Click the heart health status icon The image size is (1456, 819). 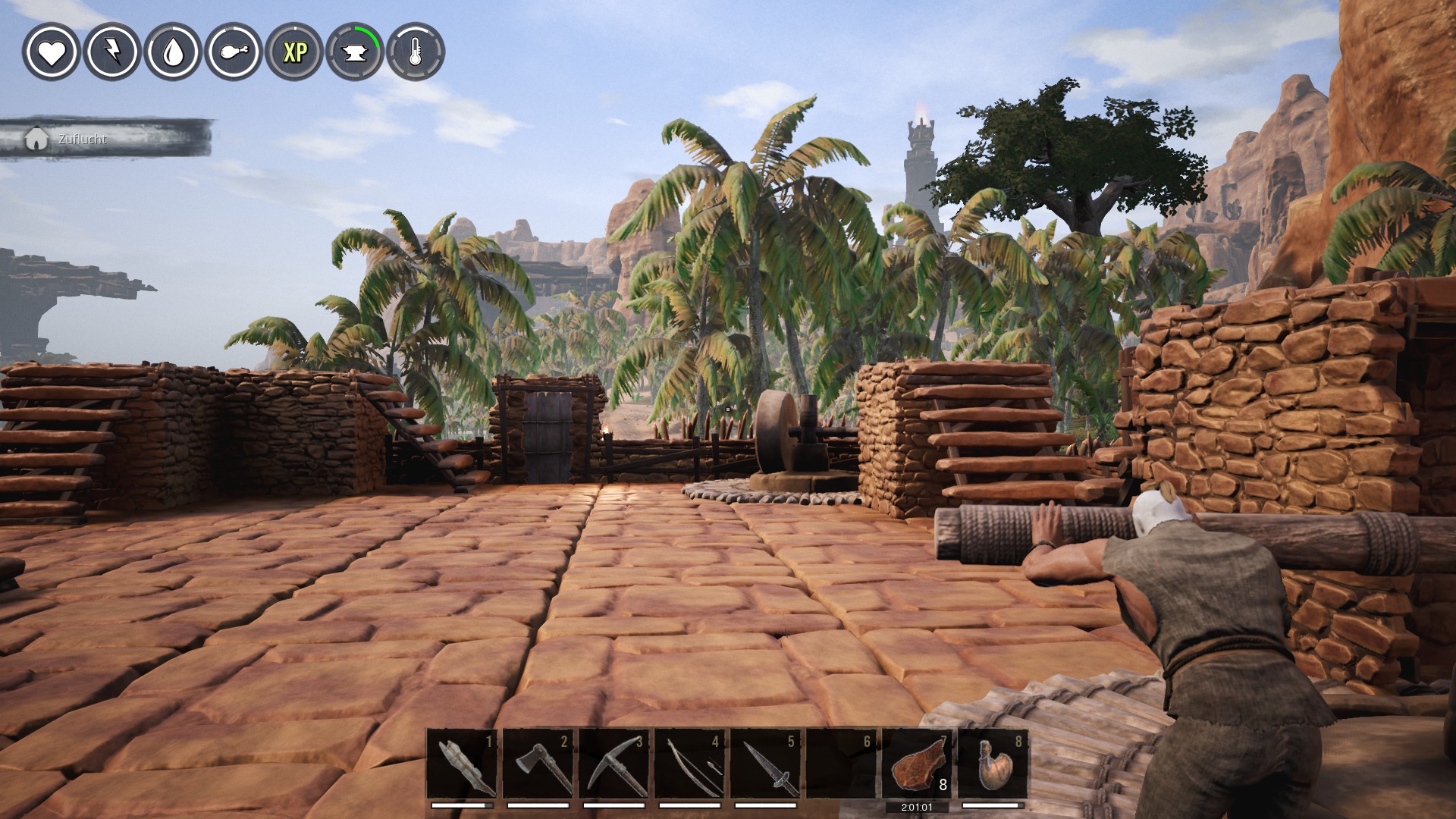click(x=51, y=52)
